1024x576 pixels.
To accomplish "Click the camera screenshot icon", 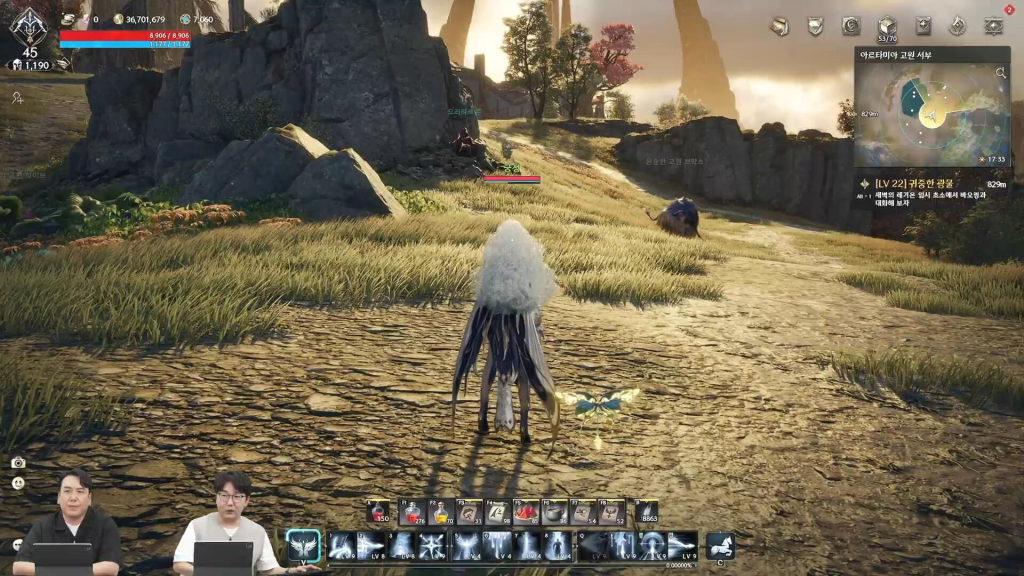I will (18, 462).
